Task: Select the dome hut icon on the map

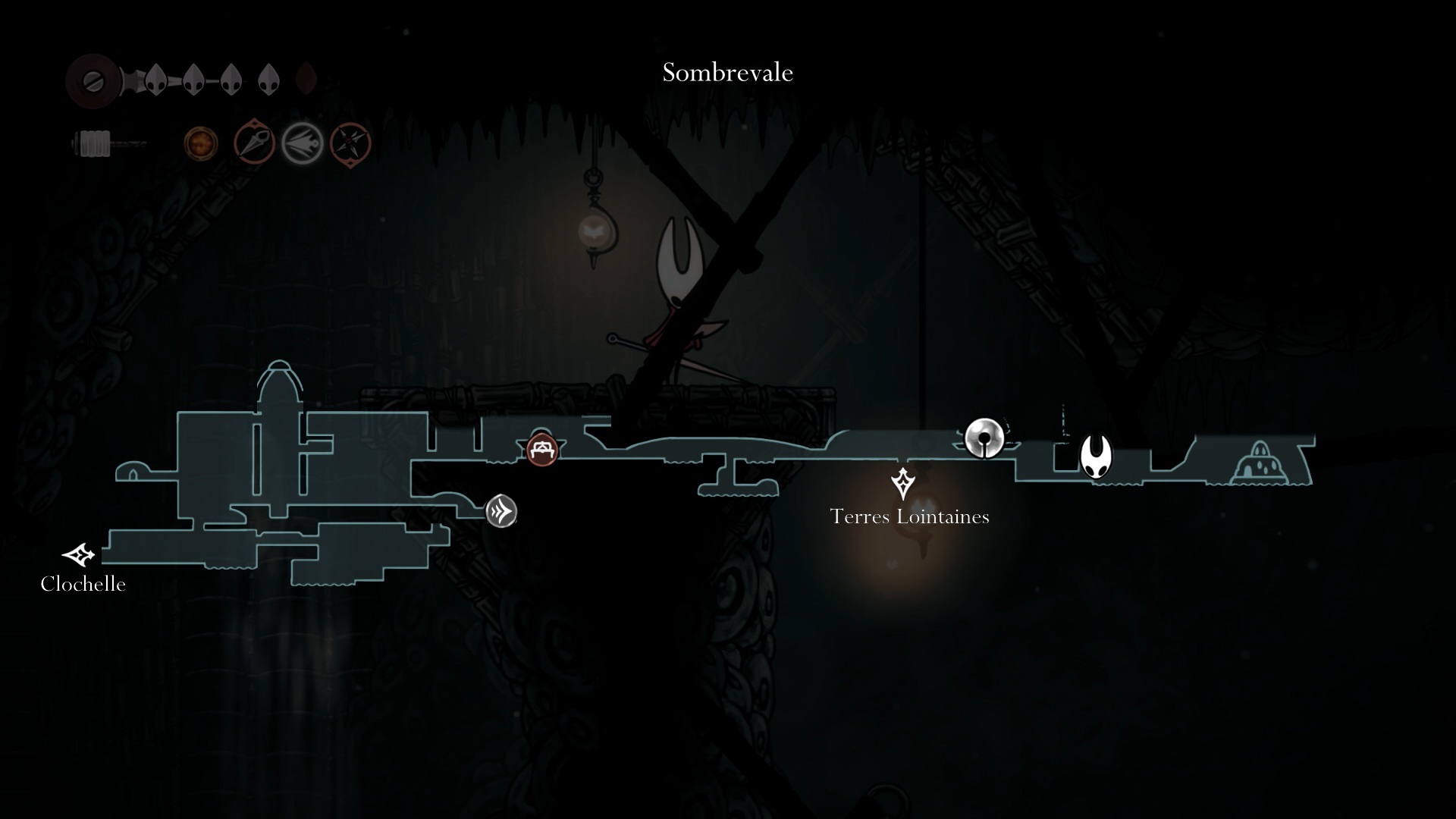Action: pos(1259,463)
